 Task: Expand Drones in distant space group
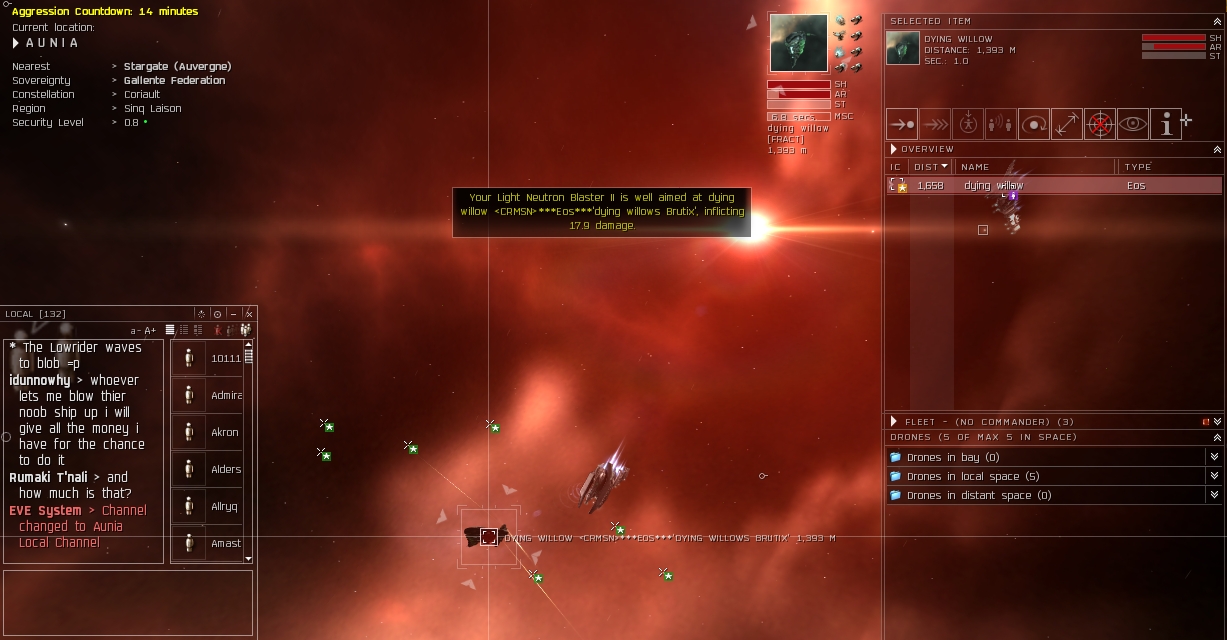point(1214,495)
